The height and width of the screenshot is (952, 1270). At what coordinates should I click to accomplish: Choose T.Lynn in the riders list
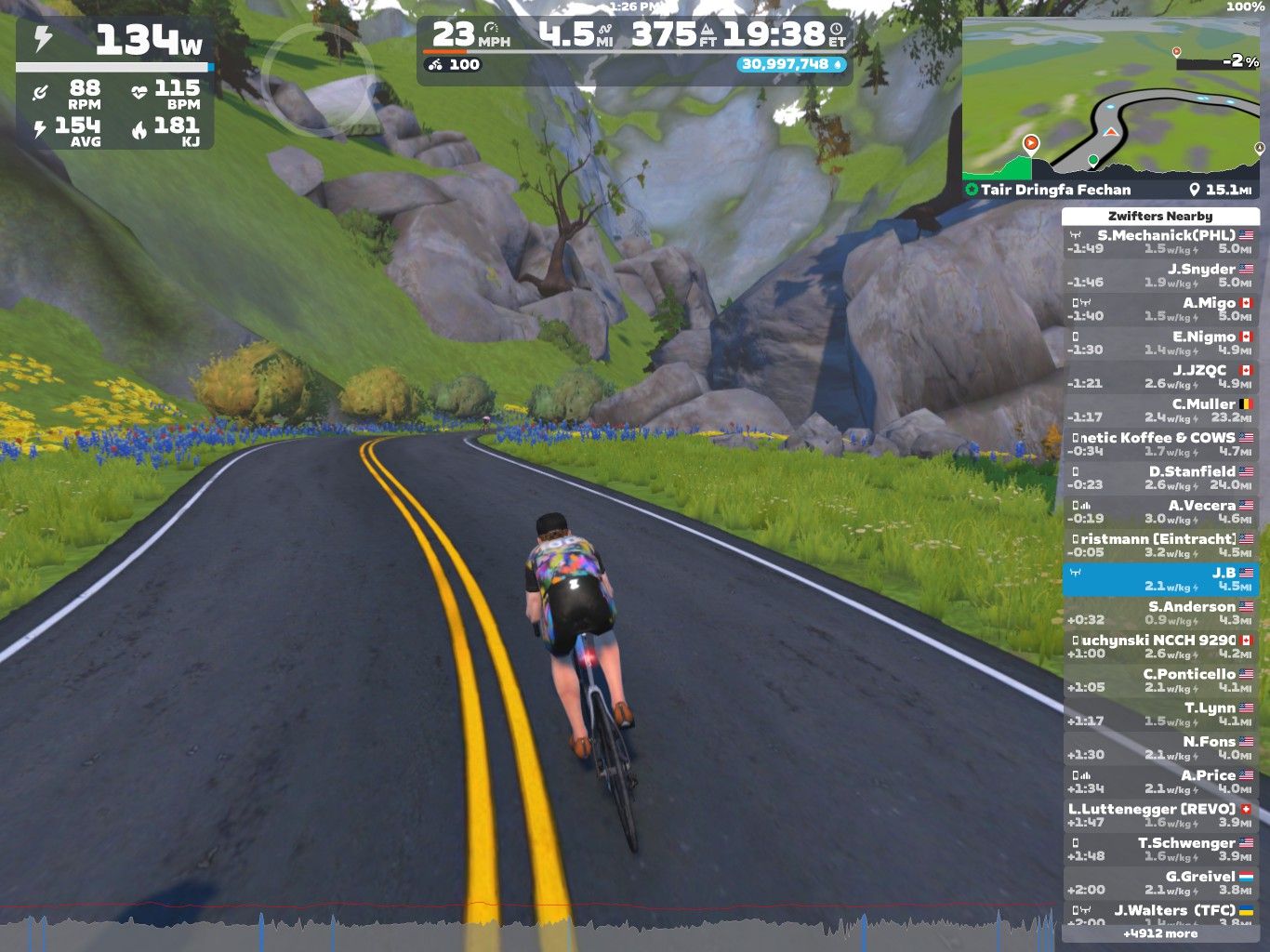click(x=1160, y=714)
